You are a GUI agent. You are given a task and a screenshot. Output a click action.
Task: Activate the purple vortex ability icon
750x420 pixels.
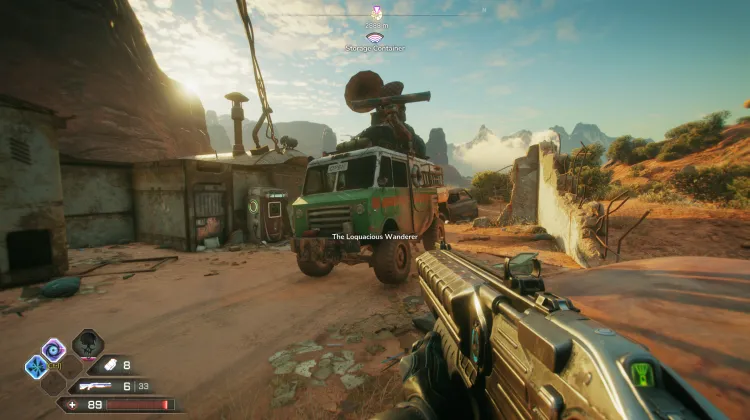coord(53,350)
